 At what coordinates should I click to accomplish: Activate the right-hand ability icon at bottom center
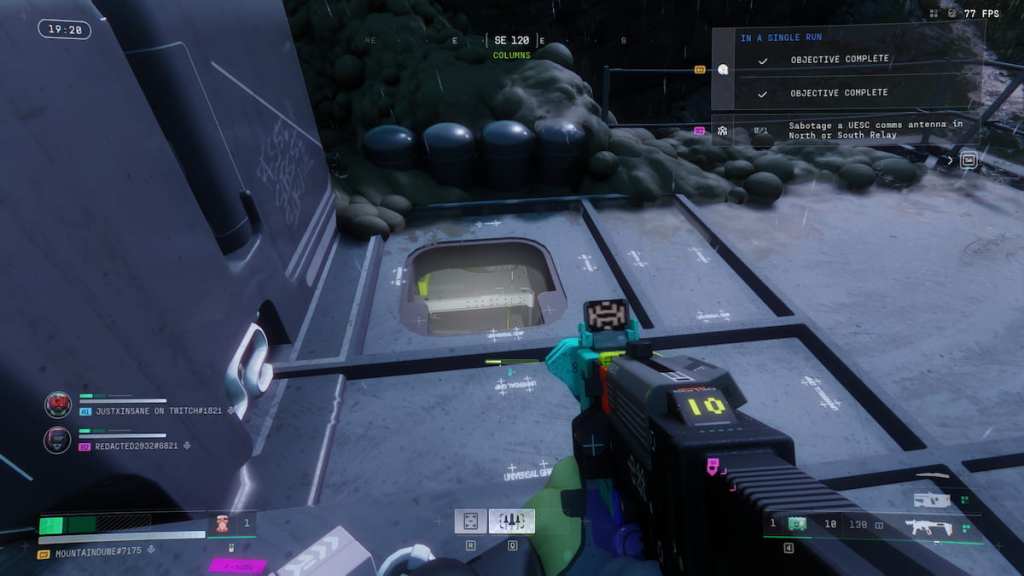[512, 521]
